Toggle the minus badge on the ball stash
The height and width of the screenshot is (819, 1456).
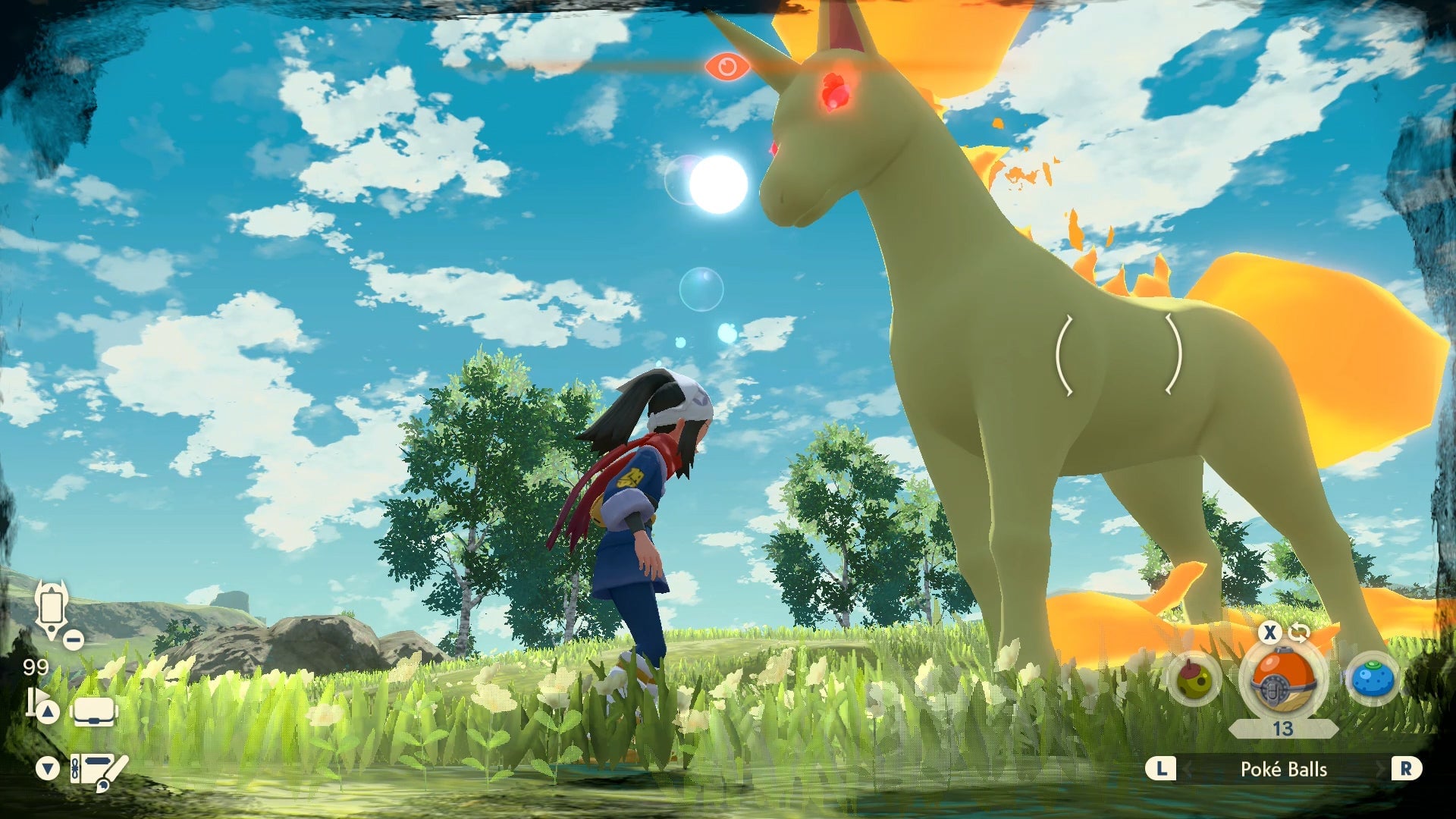[72, 639]
